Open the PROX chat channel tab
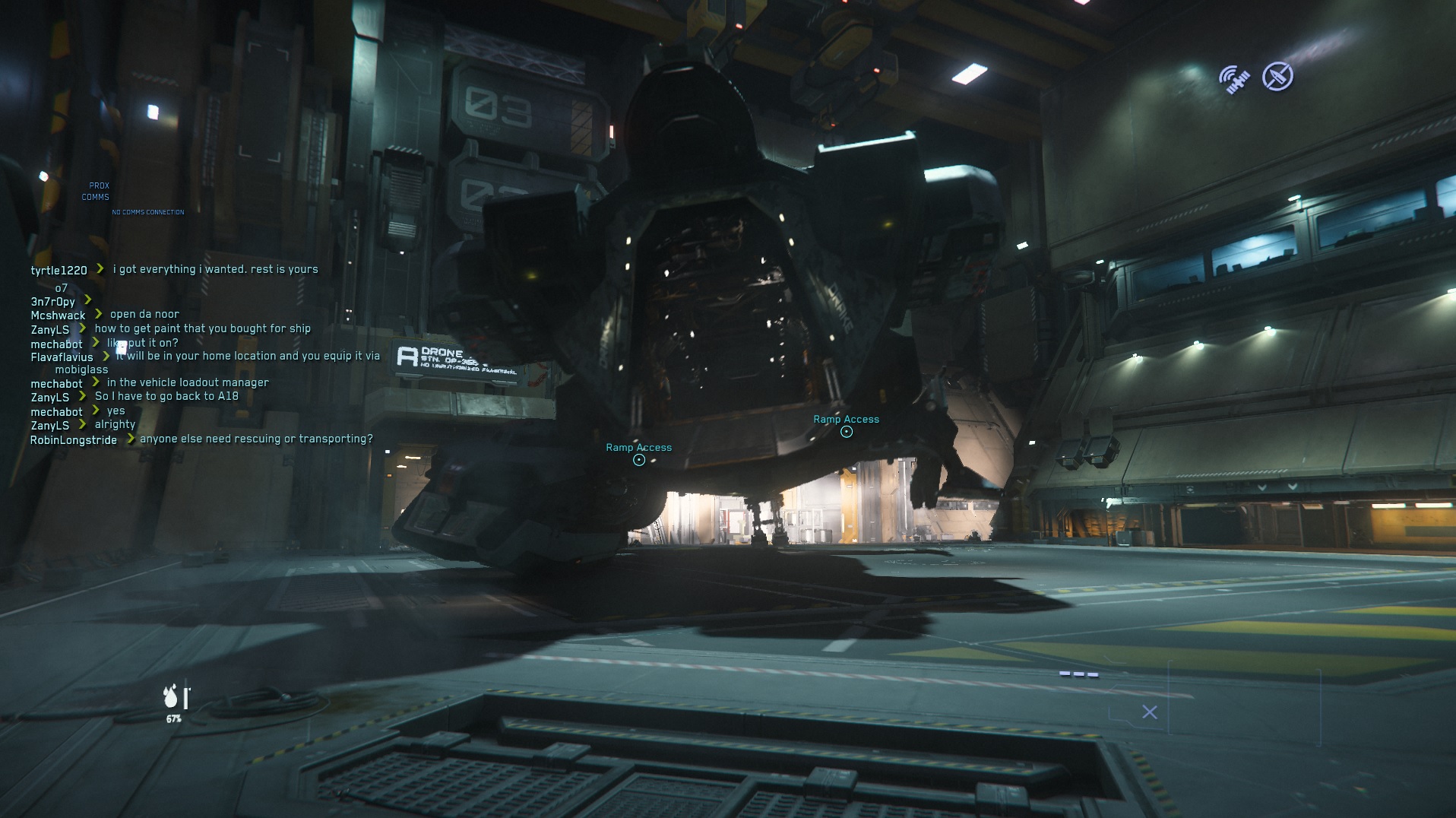1456x818 pixels. (100, 185)
